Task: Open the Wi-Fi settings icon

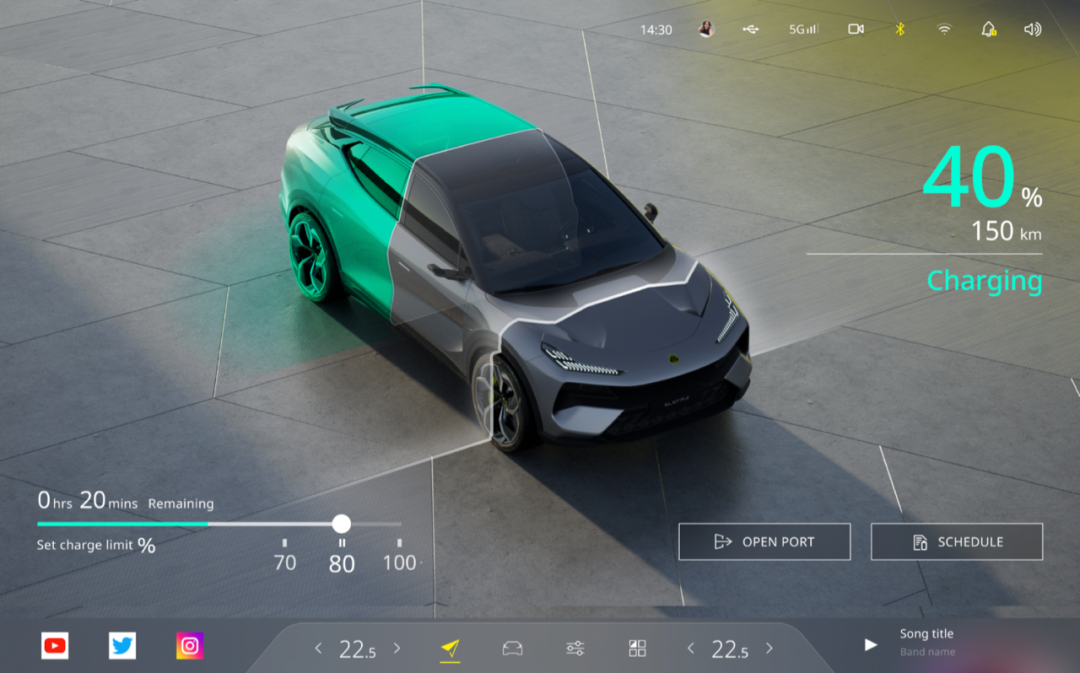Action: 943,29
